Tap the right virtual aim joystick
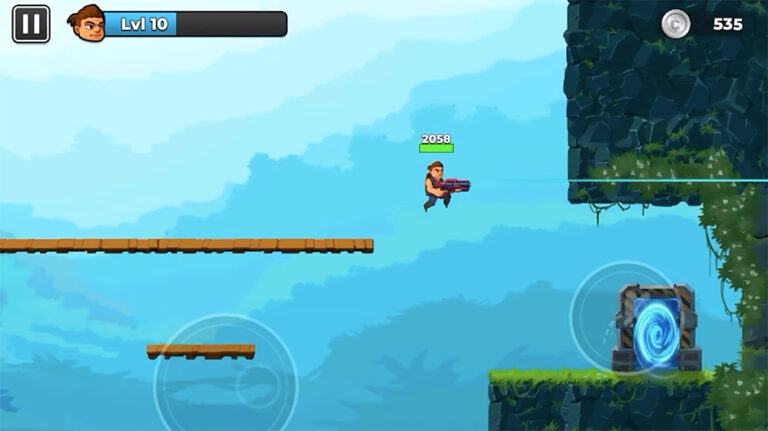Screen dimensions: 768x431 (x=627, y=318)
